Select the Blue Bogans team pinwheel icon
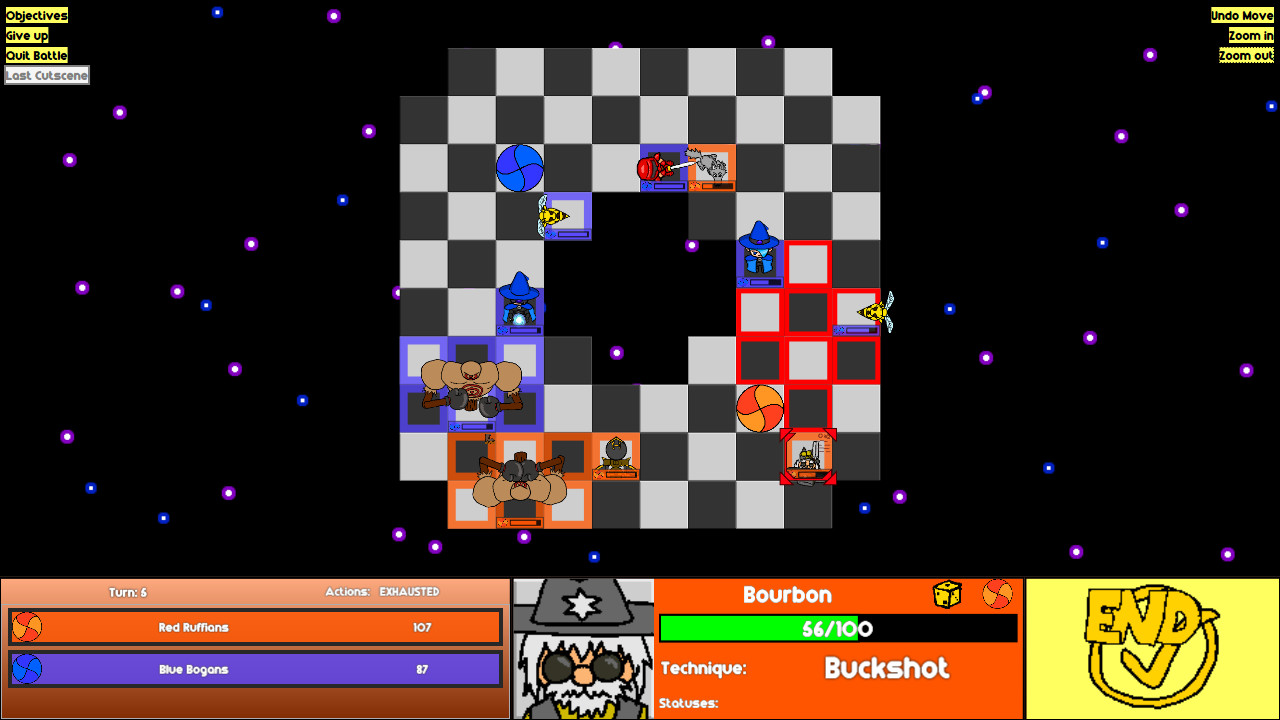Screen dimensions: 1280x720 27,668
